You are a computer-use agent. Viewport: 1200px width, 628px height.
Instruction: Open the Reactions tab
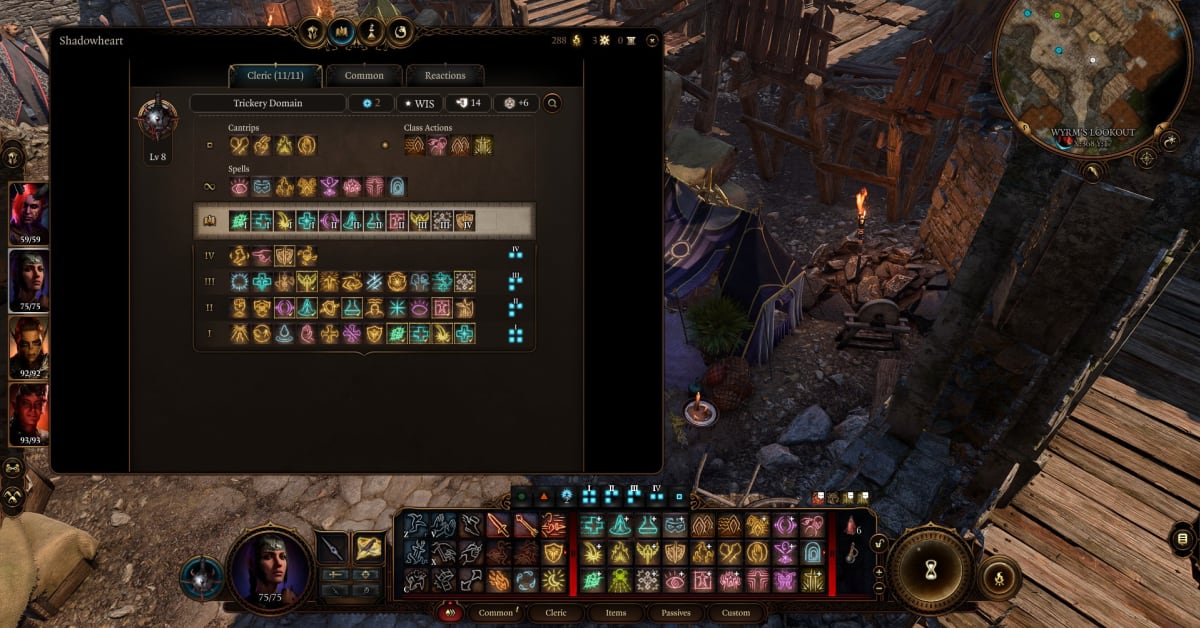(x=445, y=76)
